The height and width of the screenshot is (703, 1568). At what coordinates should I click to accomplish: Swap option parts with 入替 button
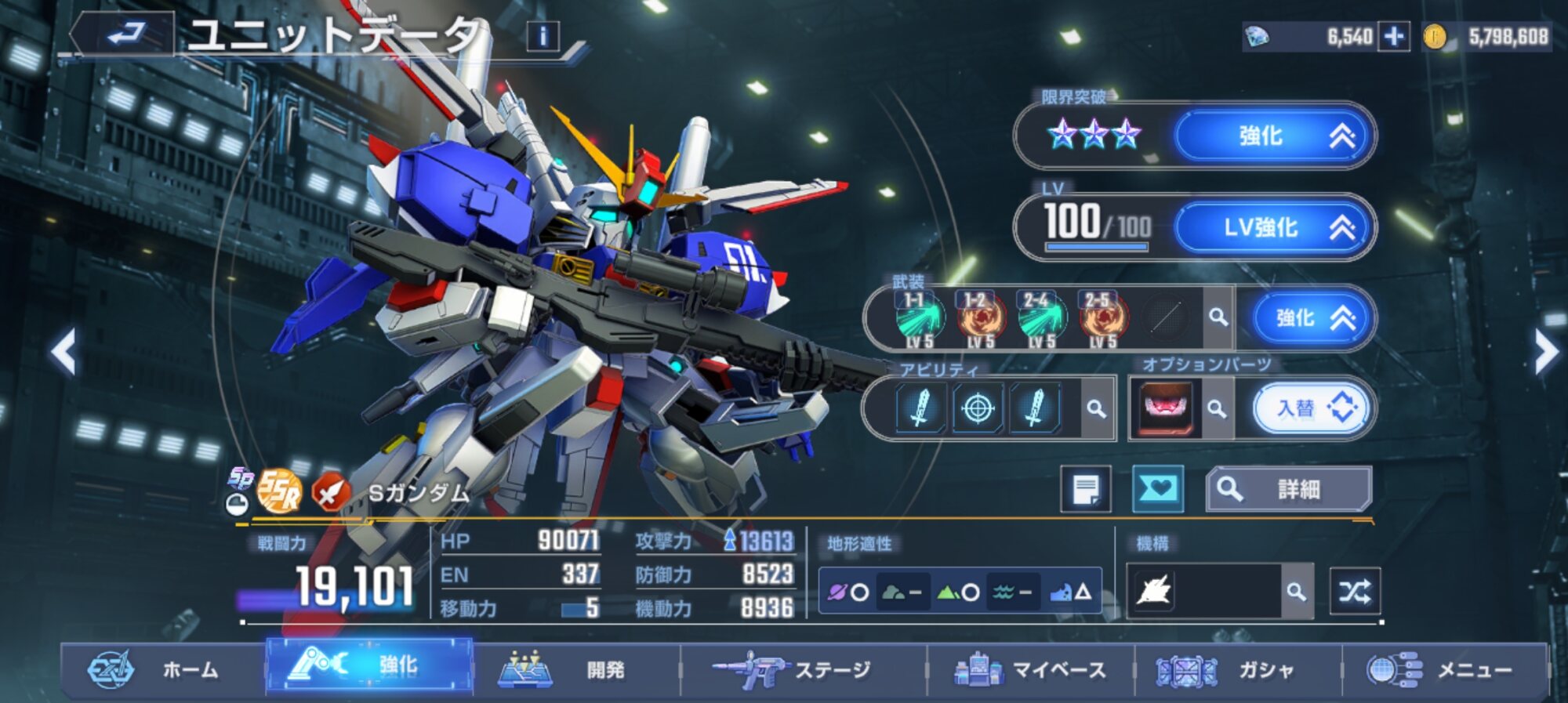[x=1312, y=408]
